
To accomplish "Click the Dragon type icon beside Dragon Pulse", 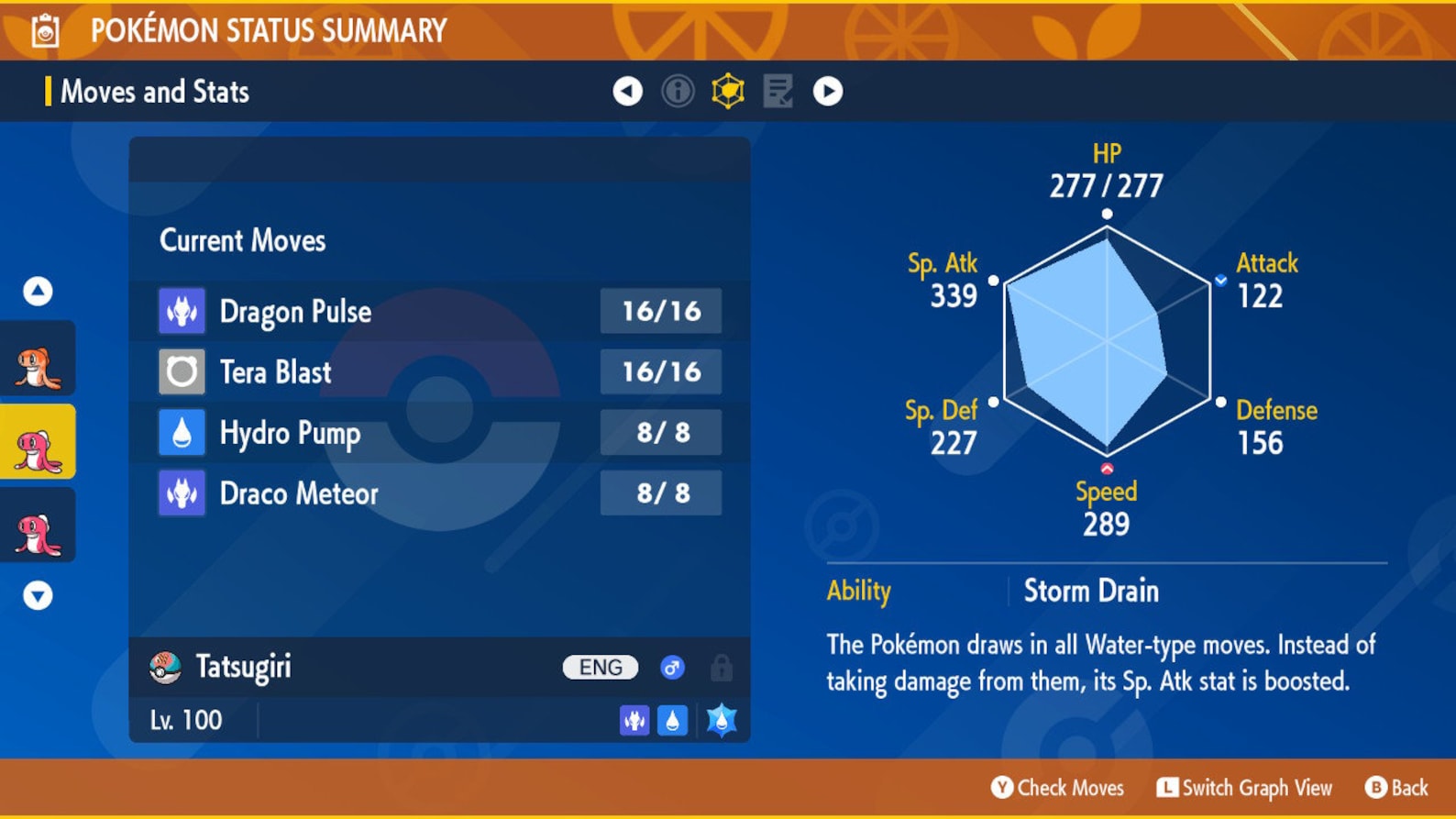I will [182, 311].
